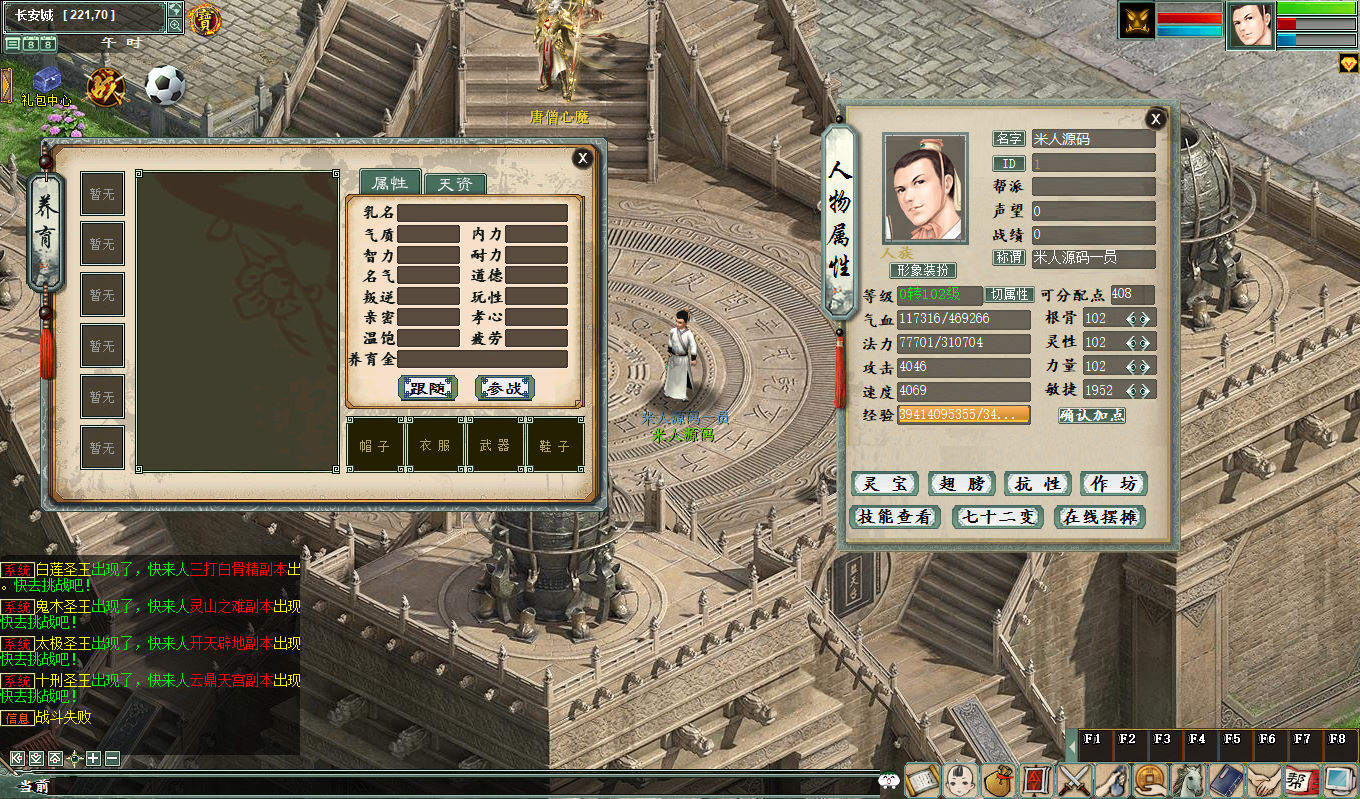Click the 跟随 follow button
Viewport: 1360px width, 799px height.
click(x=427, y=388)
